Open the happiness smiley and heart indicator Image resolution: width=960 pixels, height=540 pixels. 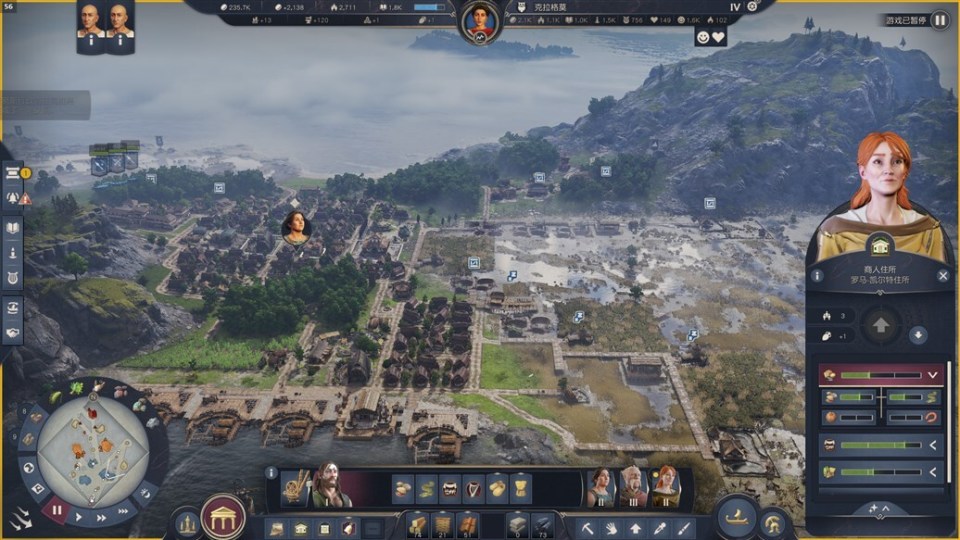point(710,36)
